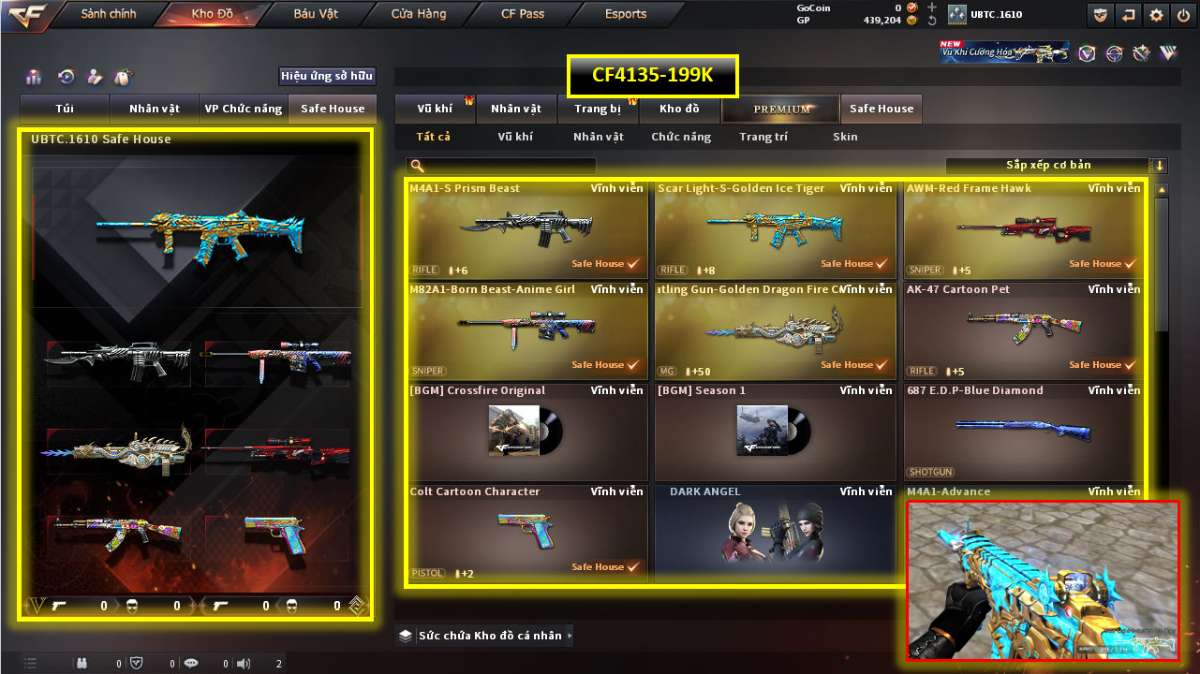Switch to VP Chức năng tab
This screenshot has height=674, width=1200.
coord(243,109)
